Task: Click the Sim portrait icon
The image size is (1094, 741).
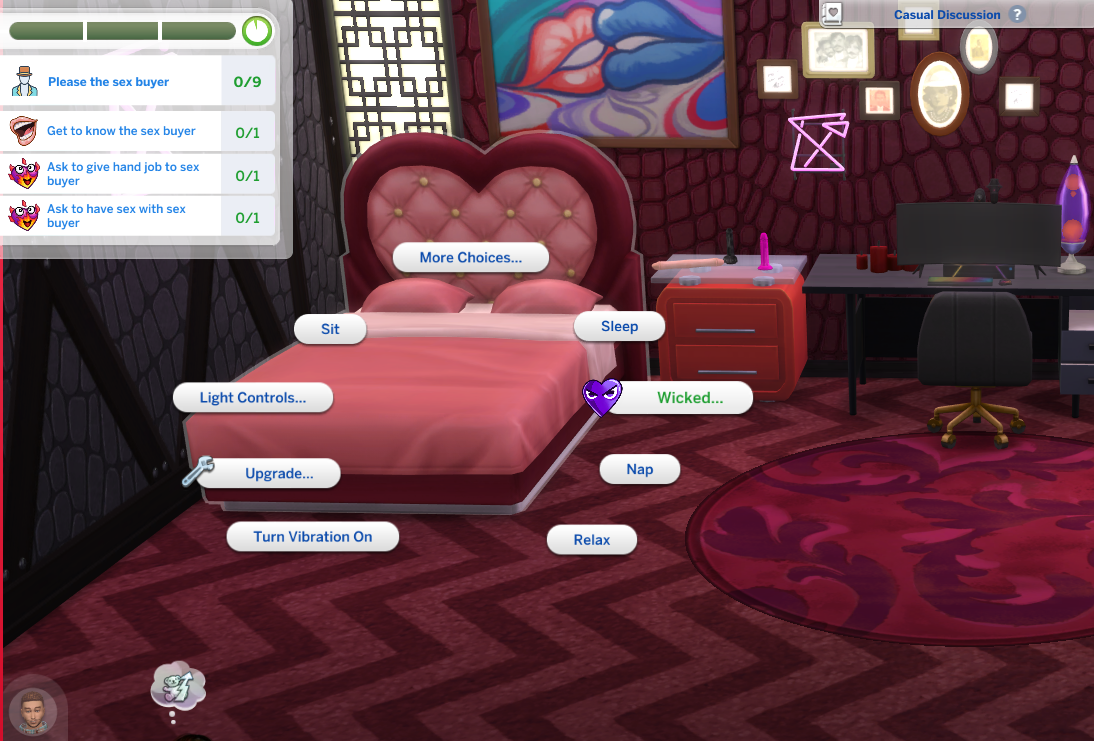Action: tap(33, 712)
